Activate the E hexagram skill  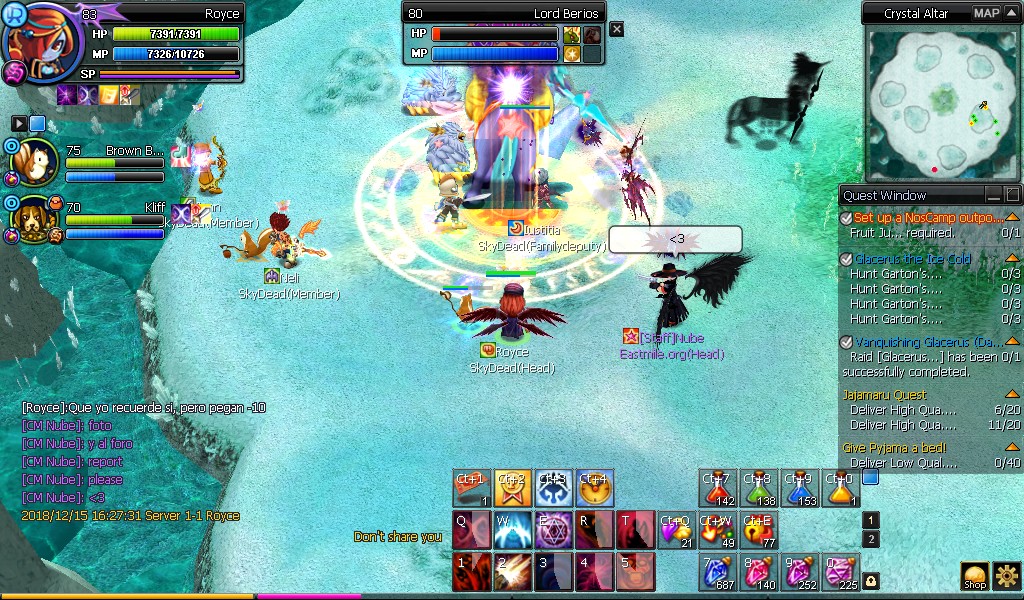point(553,530)
